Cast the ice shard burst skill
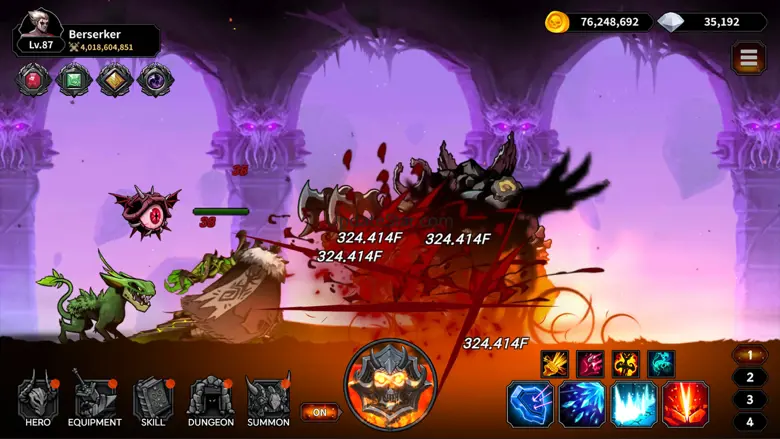Screen dimensions: 780x439 pyautogui.click(x=582, y=405)
